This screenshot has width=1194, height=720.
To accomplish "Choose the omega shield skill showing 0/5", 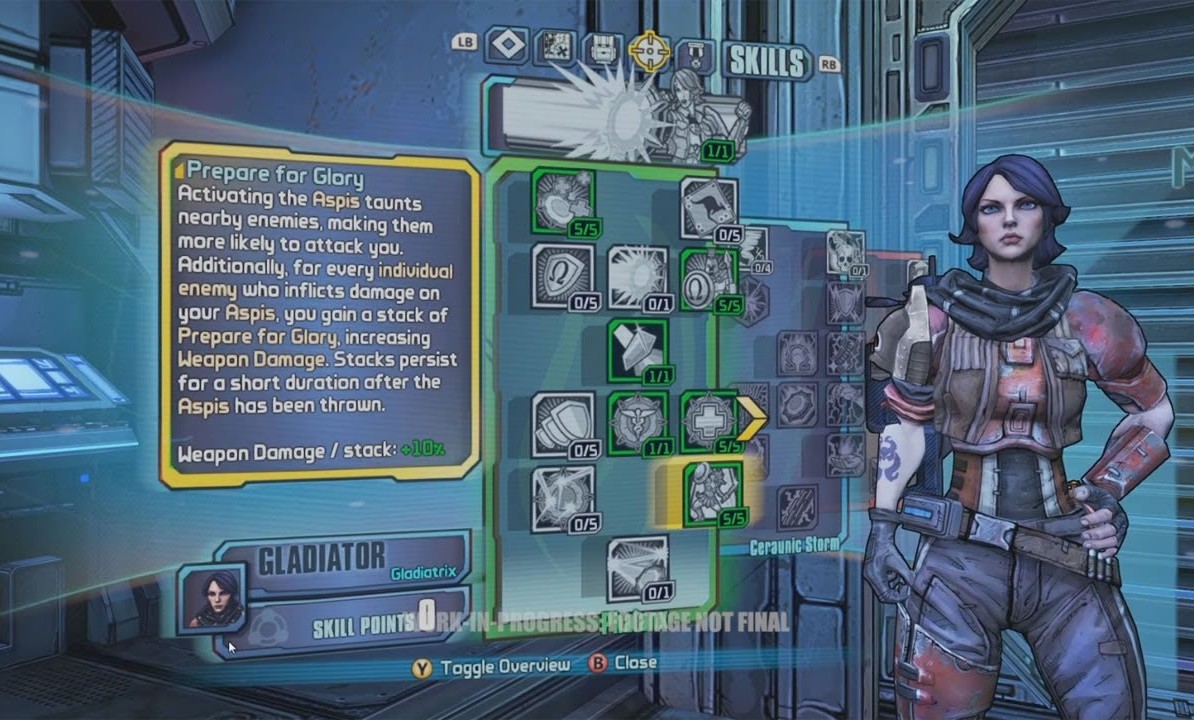I will [x=563, y=275].
